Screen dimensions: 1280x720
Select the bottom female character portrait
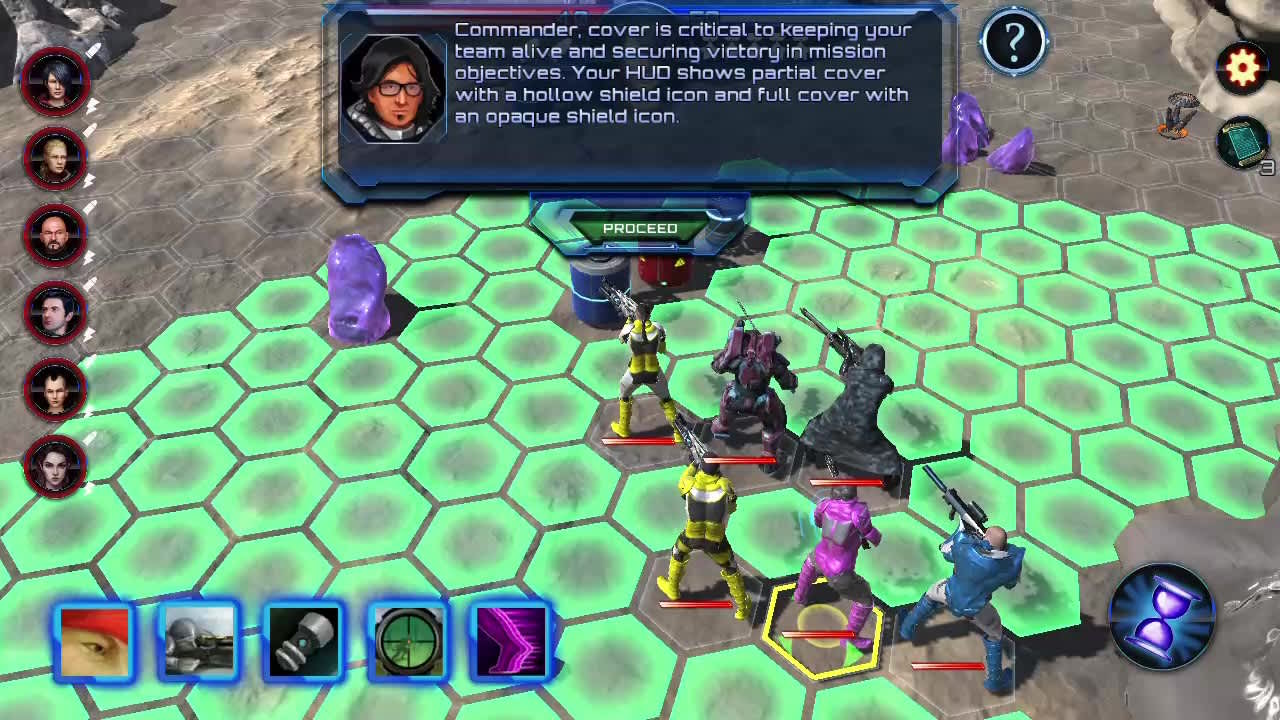point(55,467)
